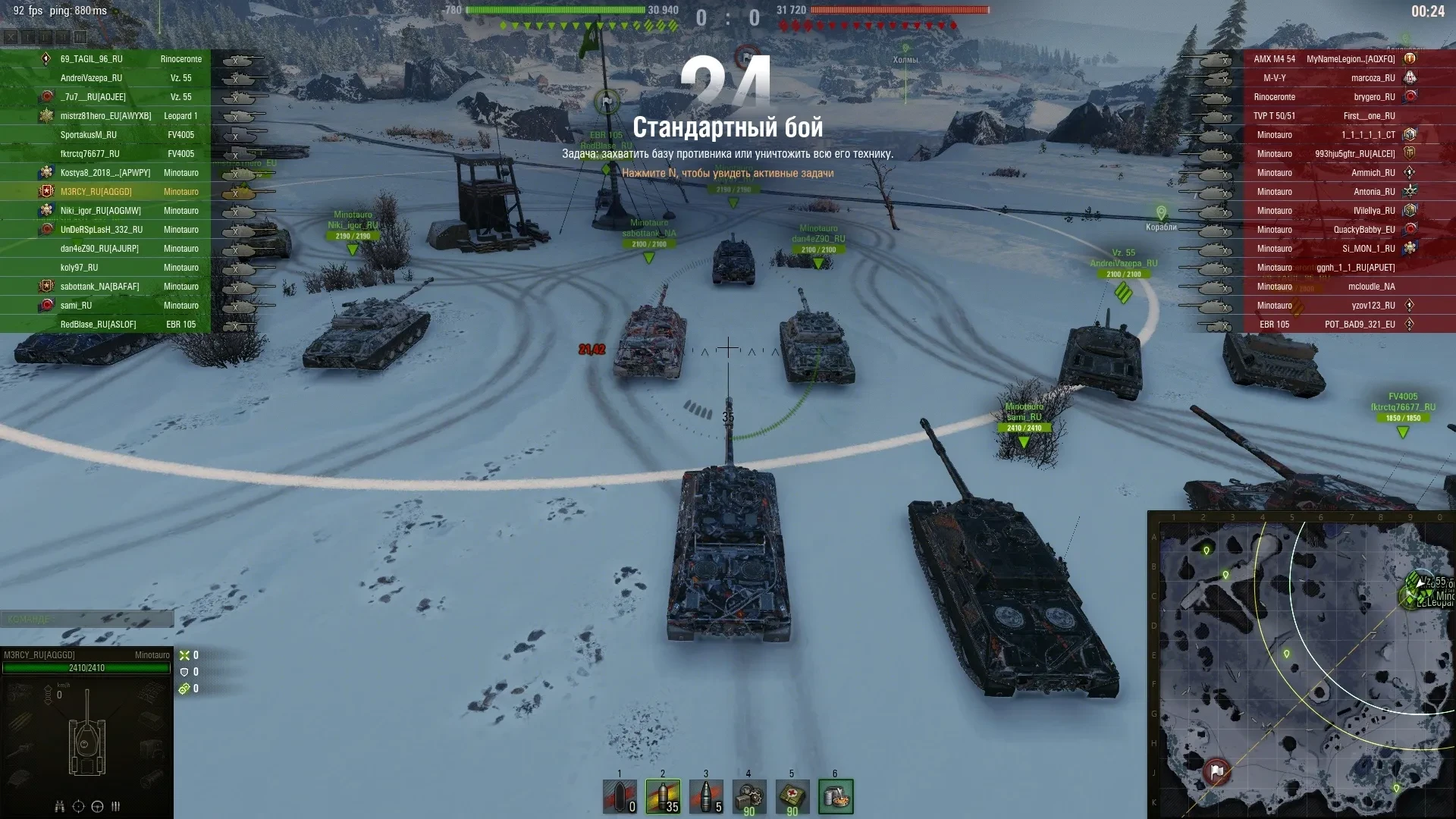Switch to the shell type with 5 rounds
The image size is (1456, 819).
click(706, 796)
